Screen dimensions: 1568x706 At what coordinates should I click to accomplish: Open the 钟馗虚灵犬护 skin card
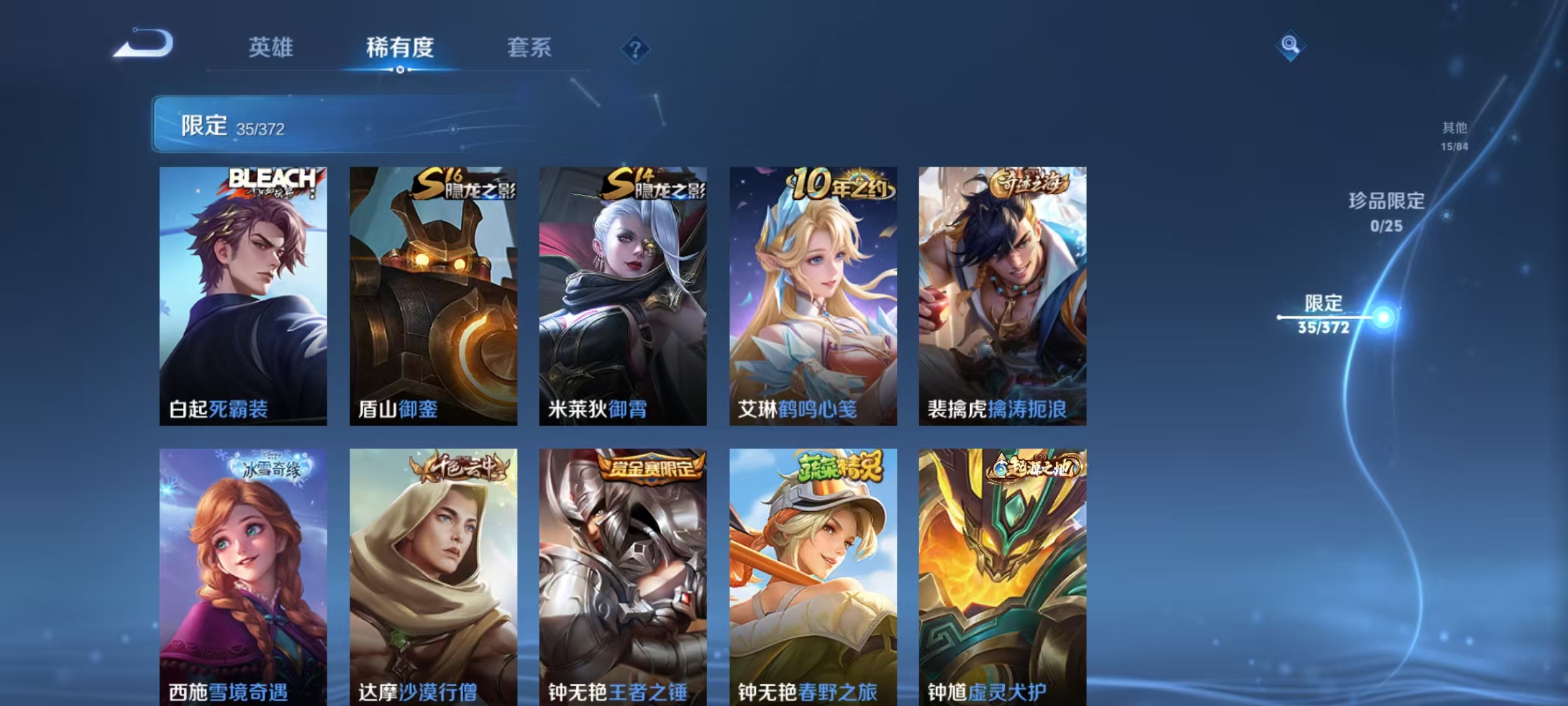[x=1003, y=575]
